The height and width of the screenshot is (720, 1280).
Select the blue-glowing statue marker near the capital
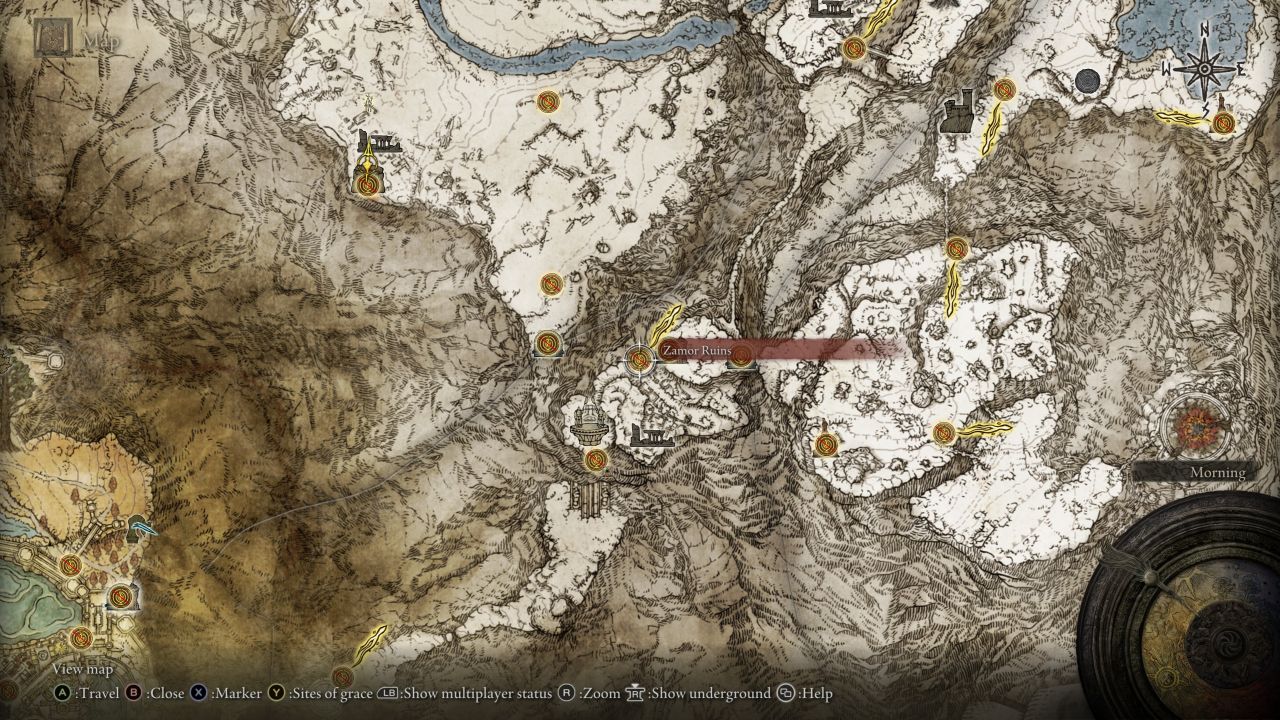[140, 527]
